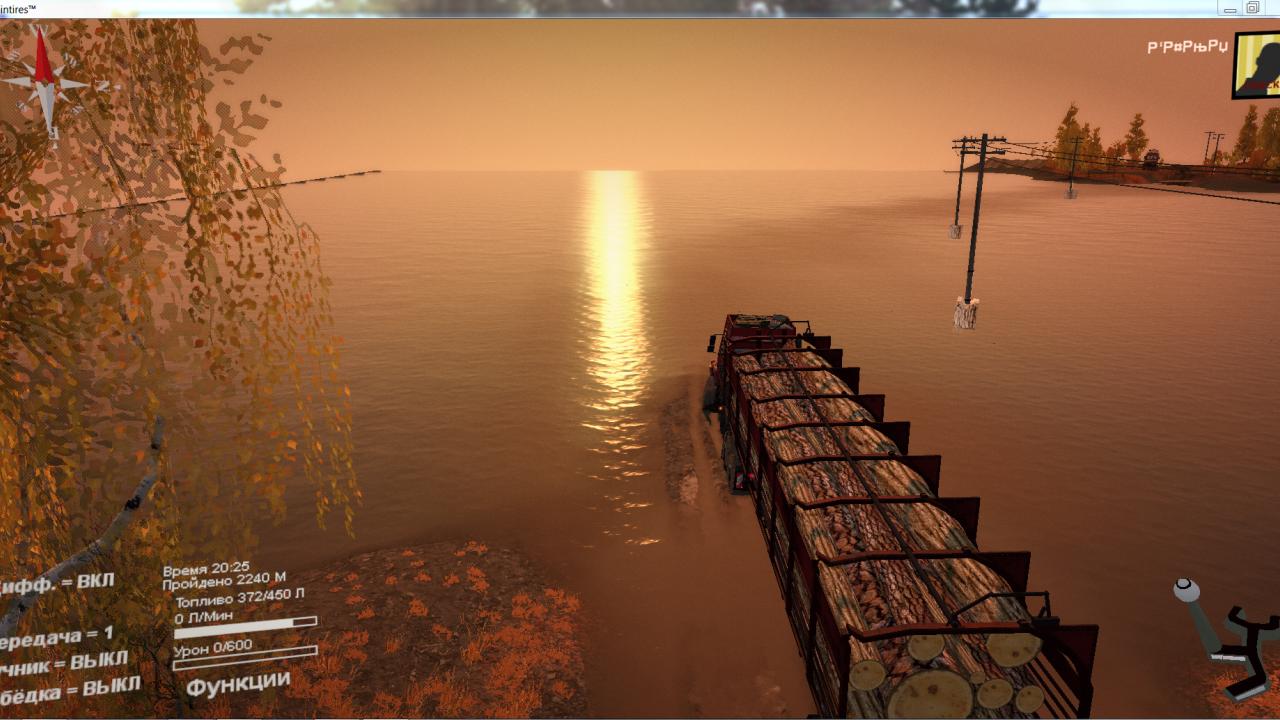Restore down the game window
This screenshot has width=1280, height=720.
[1252, 8]
